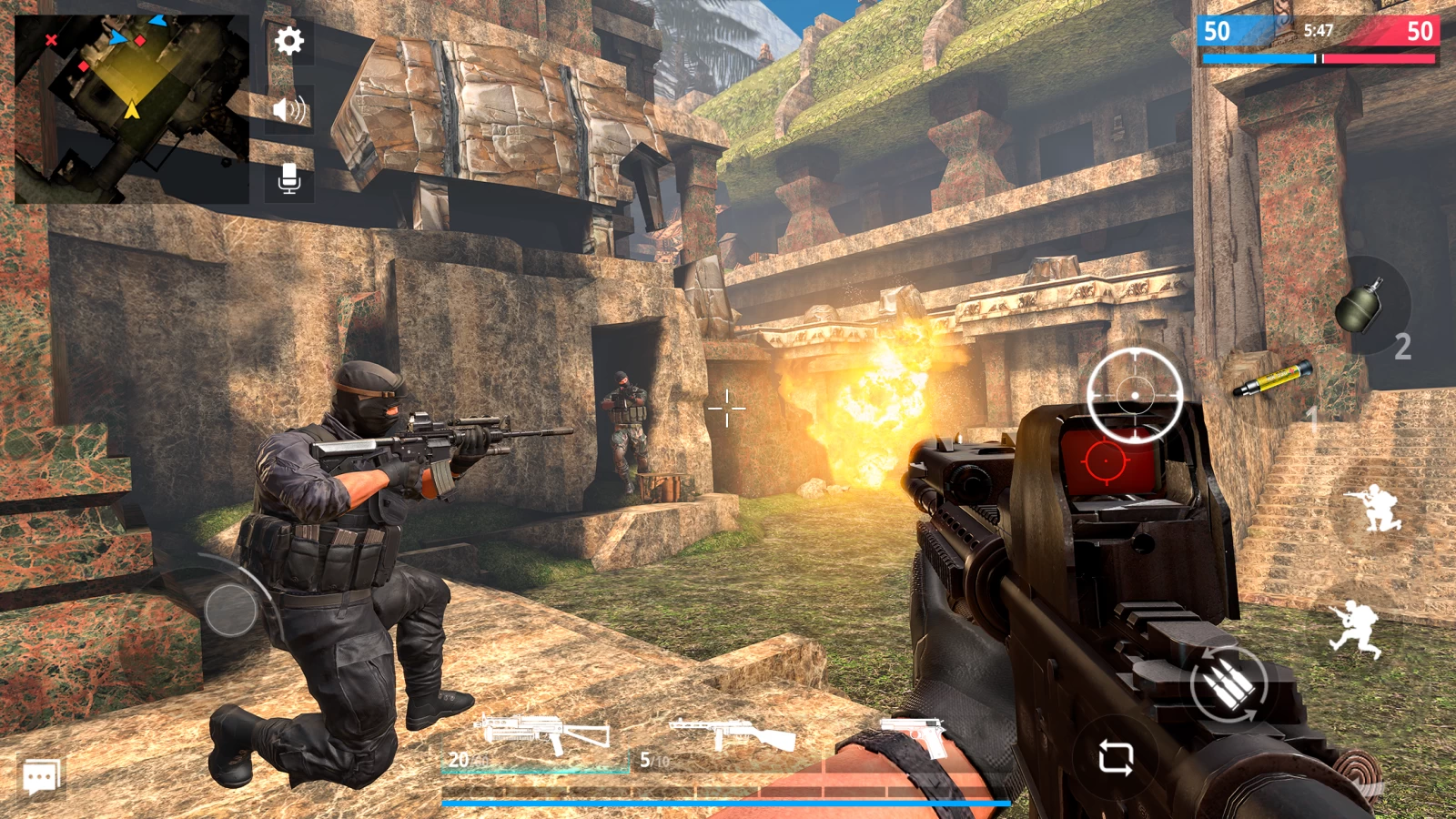Viewport: 1456px width, 819px height.
Task: Throw the frag grenade
Action: click(1361, 306)
